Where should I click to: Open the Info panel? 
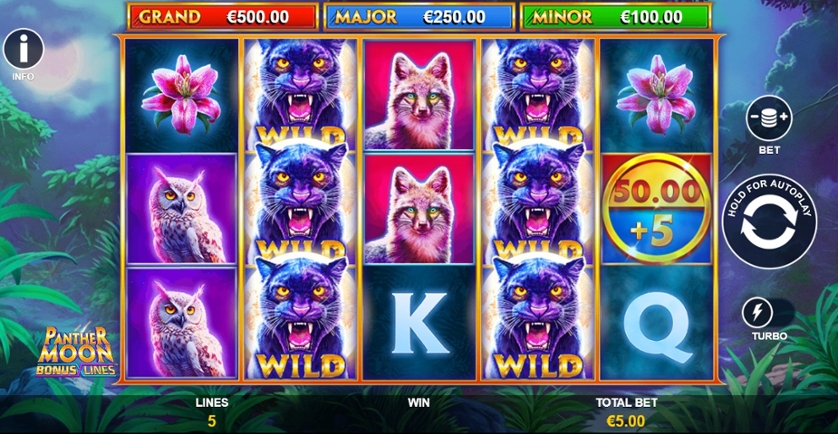click(23, 50)
